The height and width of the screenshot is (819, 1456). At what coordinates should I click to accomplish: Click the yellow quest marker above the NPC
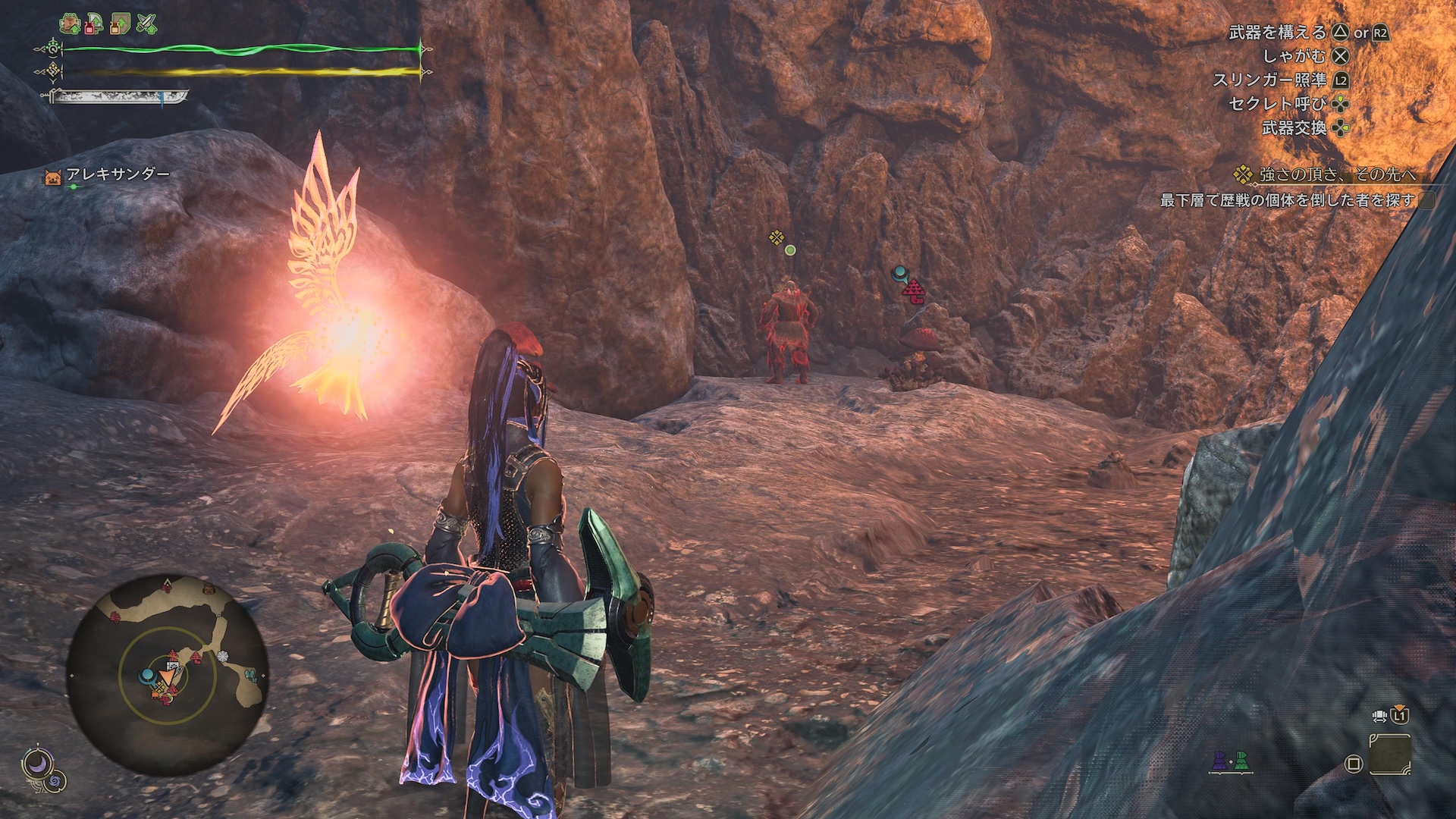[x=777, y=238]
